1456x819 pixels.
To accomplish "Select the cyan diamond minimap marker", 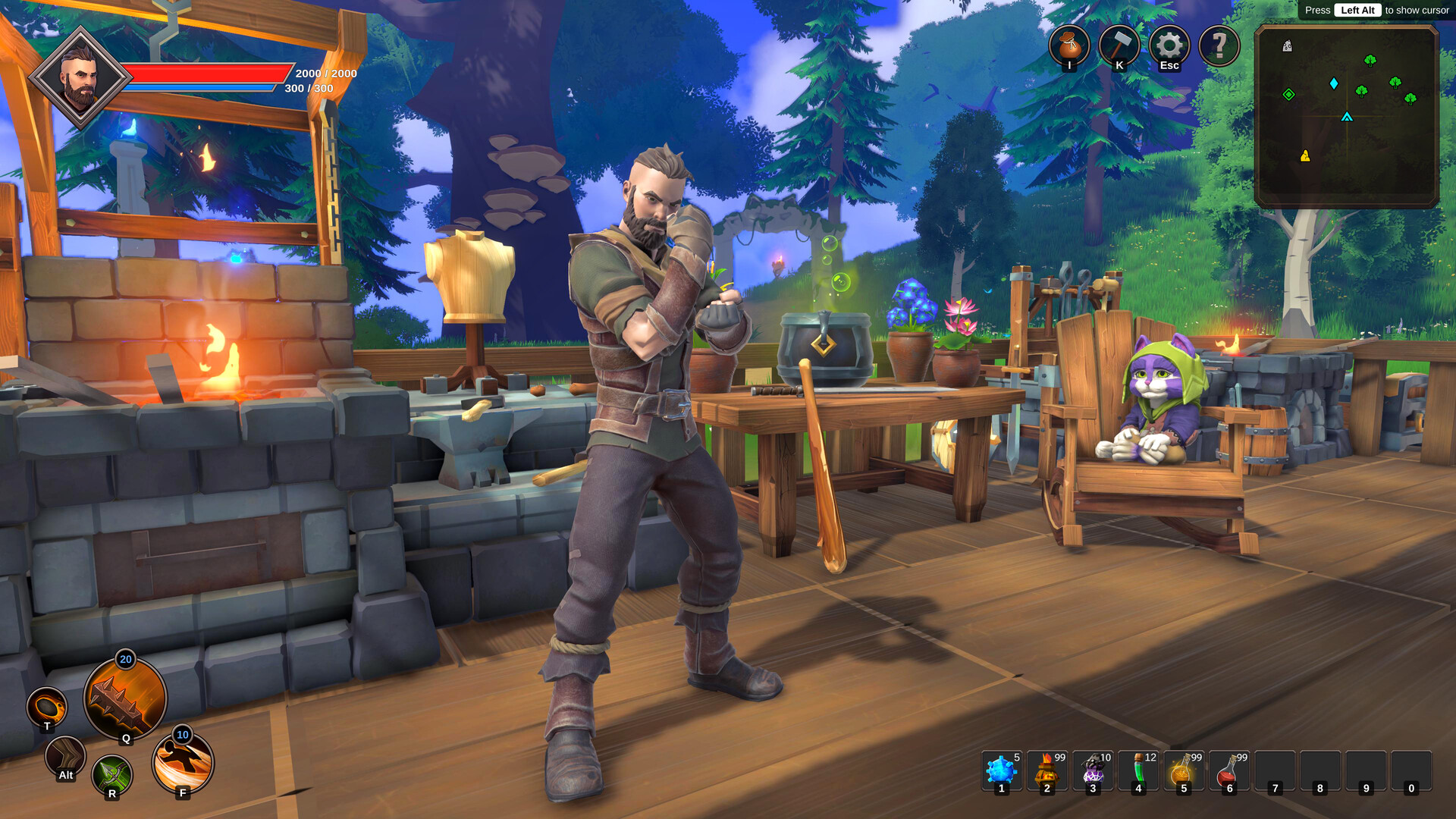I will pyautogui.click(x=1334, y=83).
